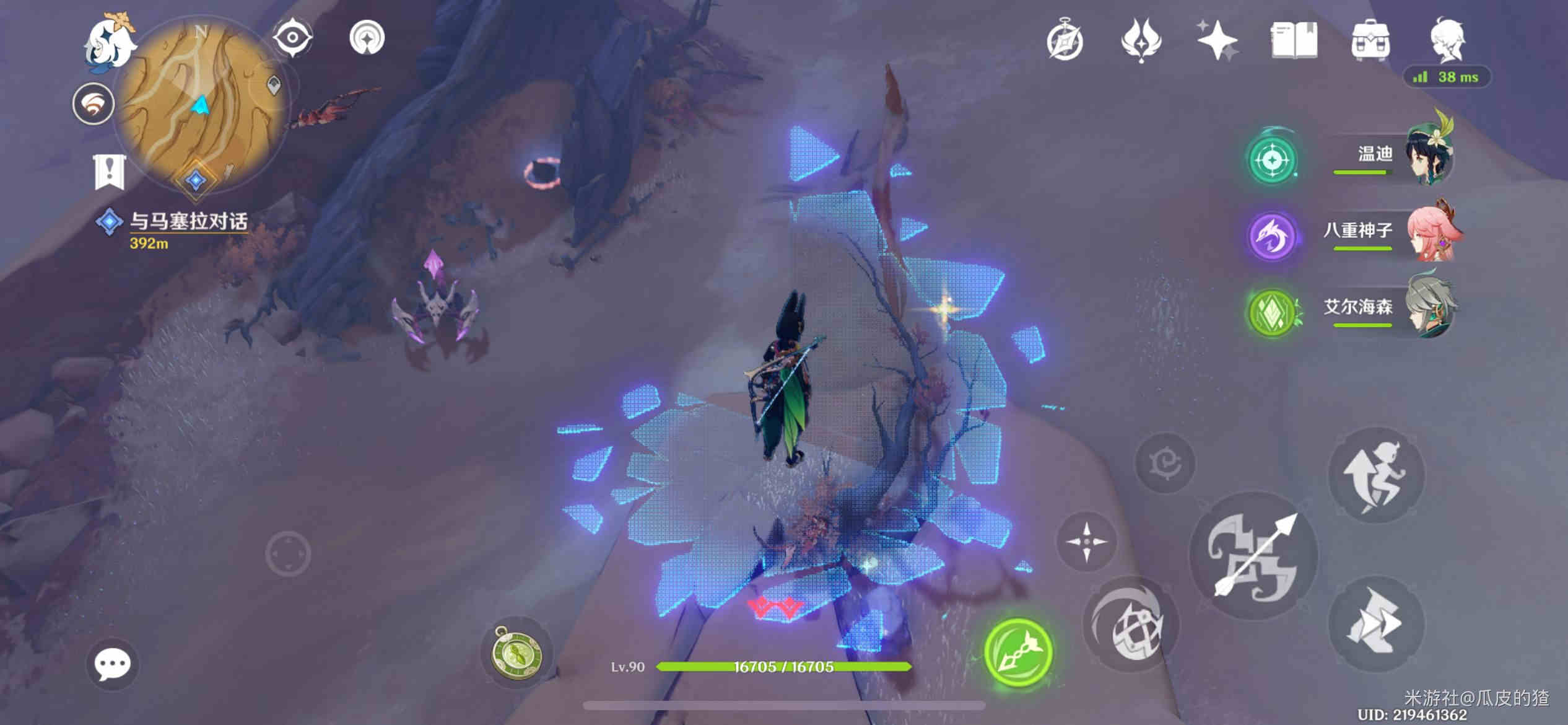The width and height of the screenshot is (1568, 725).
Task: Open the circular minimap
Action: pyautogui.click(x=201, y=105)
